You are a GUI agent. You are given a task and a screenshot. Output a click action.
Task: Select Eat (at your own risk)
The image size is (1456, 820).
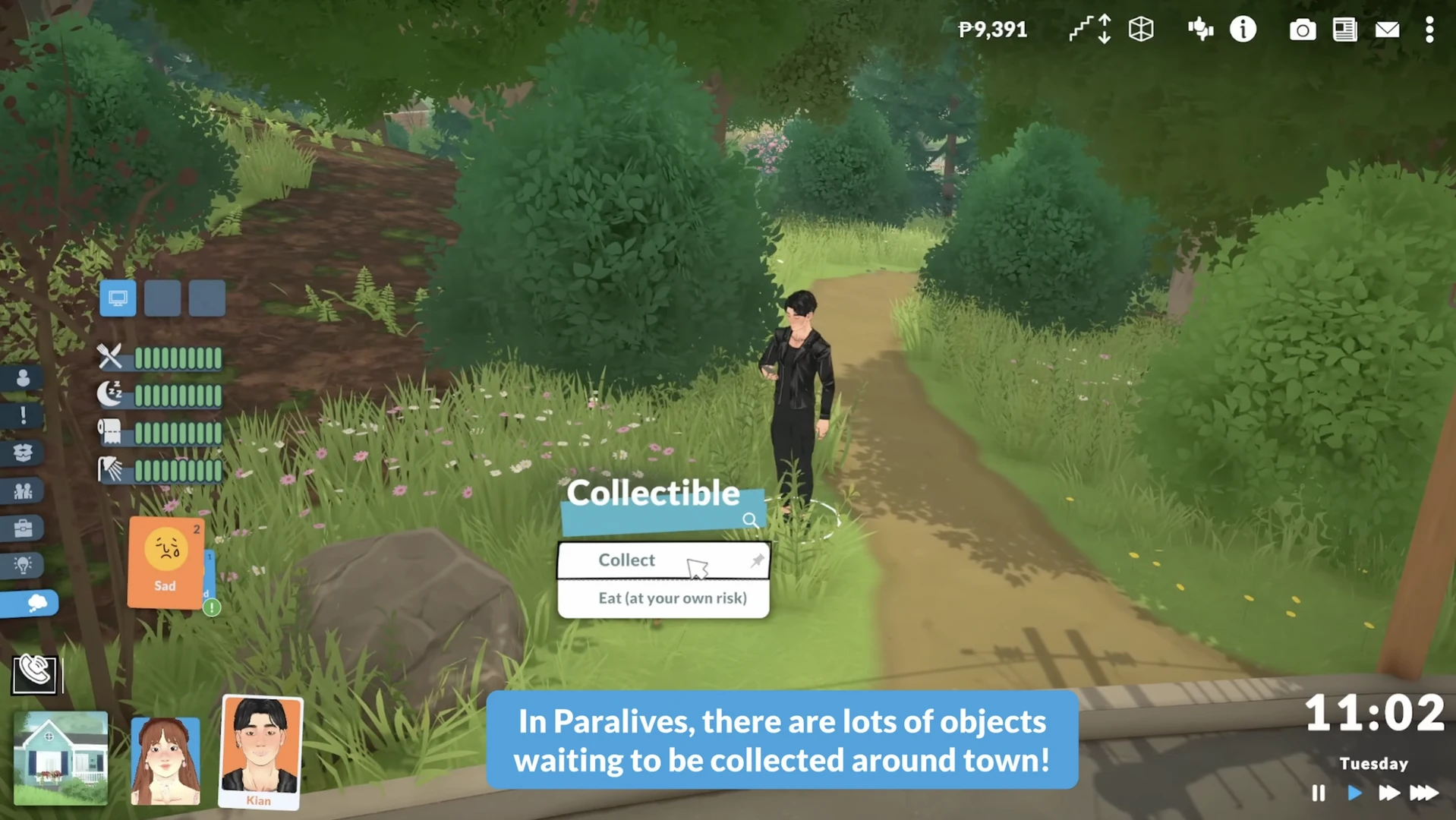[x=672, y=598]
